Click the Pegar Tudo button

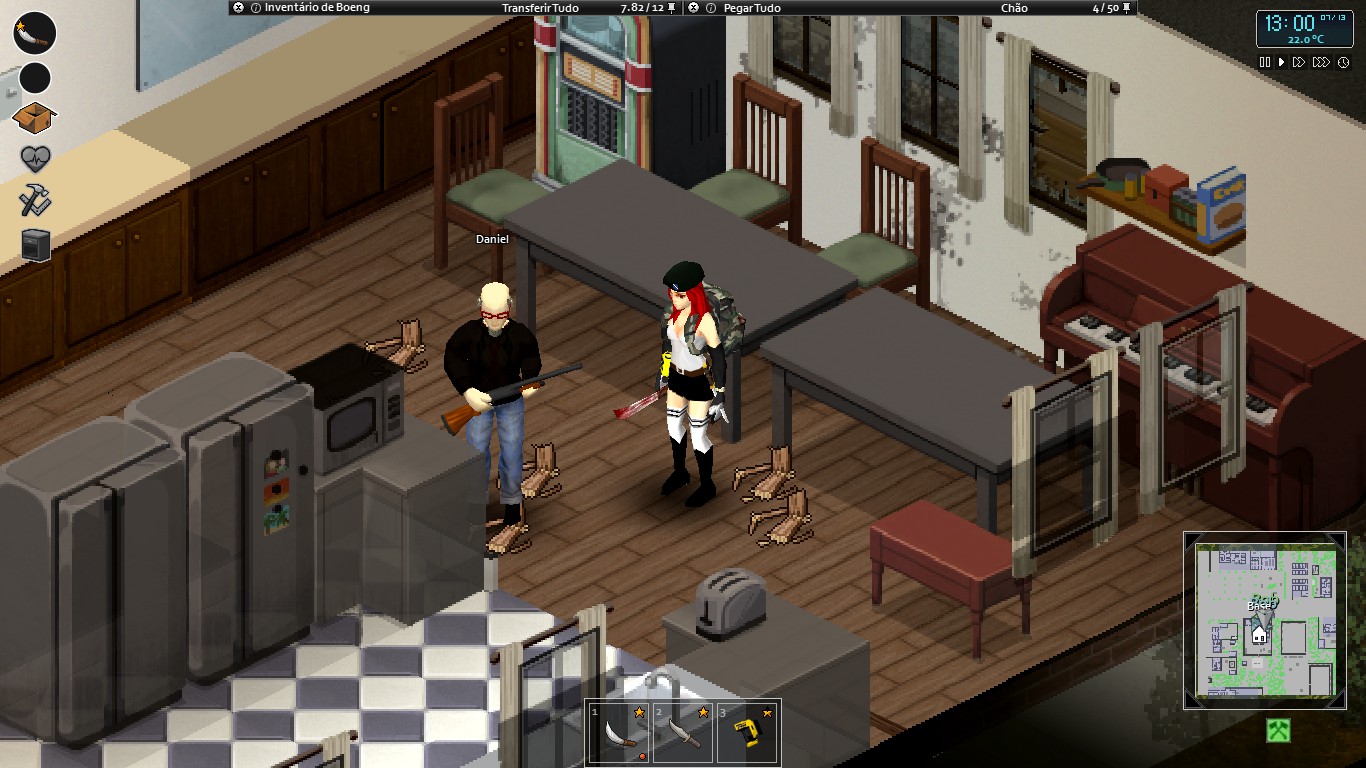(x=752, y=8)
